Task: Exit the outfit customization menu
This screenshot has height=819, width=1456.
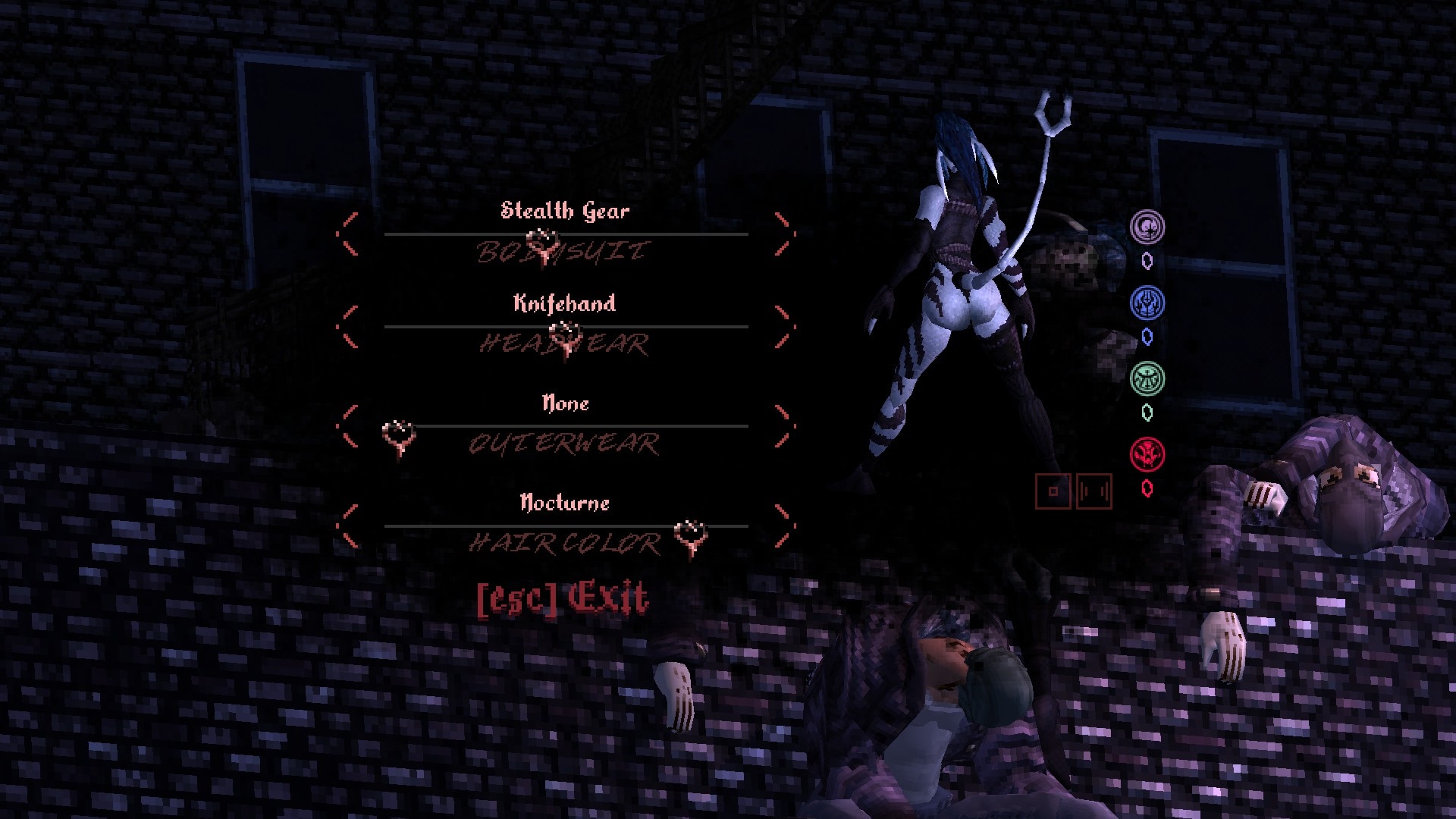Action: 562,598
